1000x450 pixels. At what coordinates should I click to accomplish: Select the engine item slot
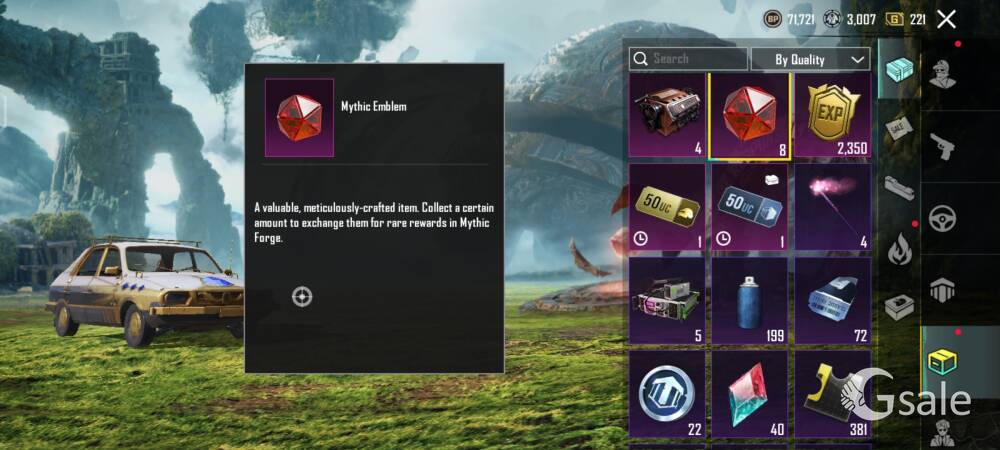[668, 116]
